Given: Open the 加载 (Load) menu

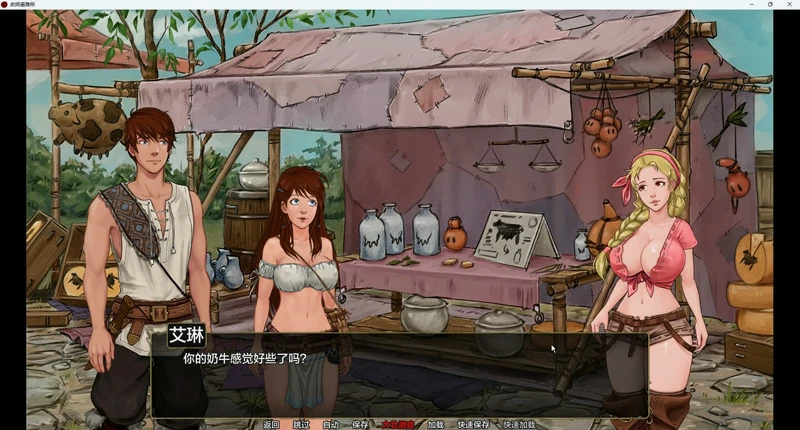Looking at the screenshot, I should tap(435, 424).
